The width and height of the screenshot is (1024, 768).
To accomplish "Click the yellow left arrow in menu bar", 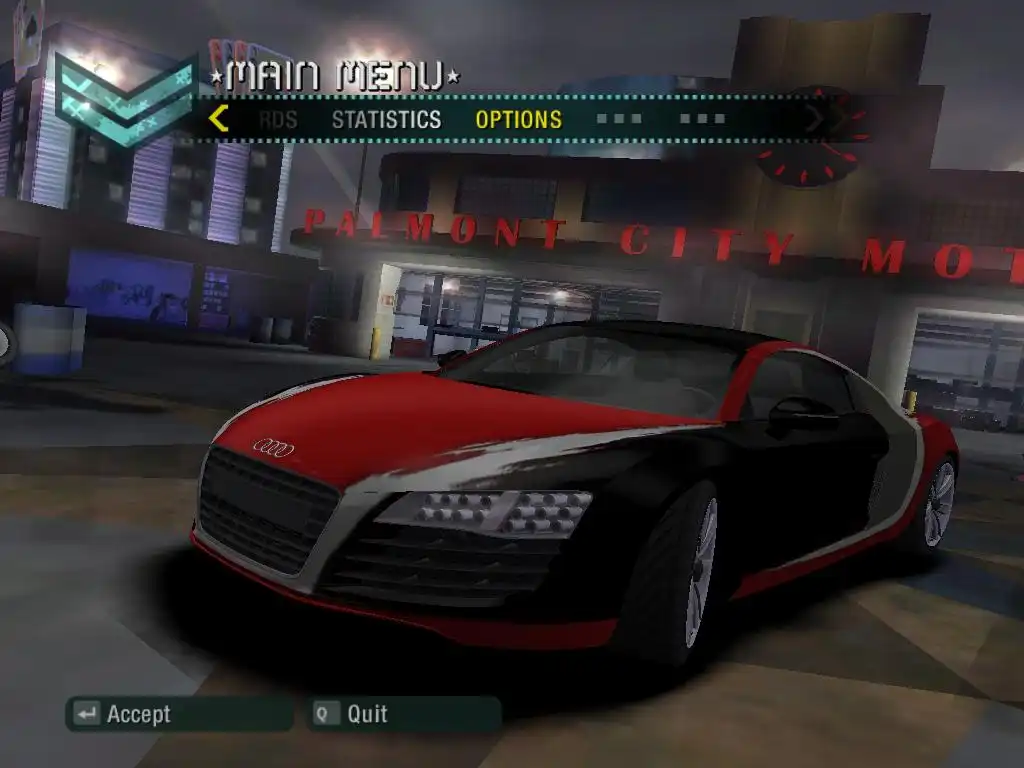I will 219,119.
